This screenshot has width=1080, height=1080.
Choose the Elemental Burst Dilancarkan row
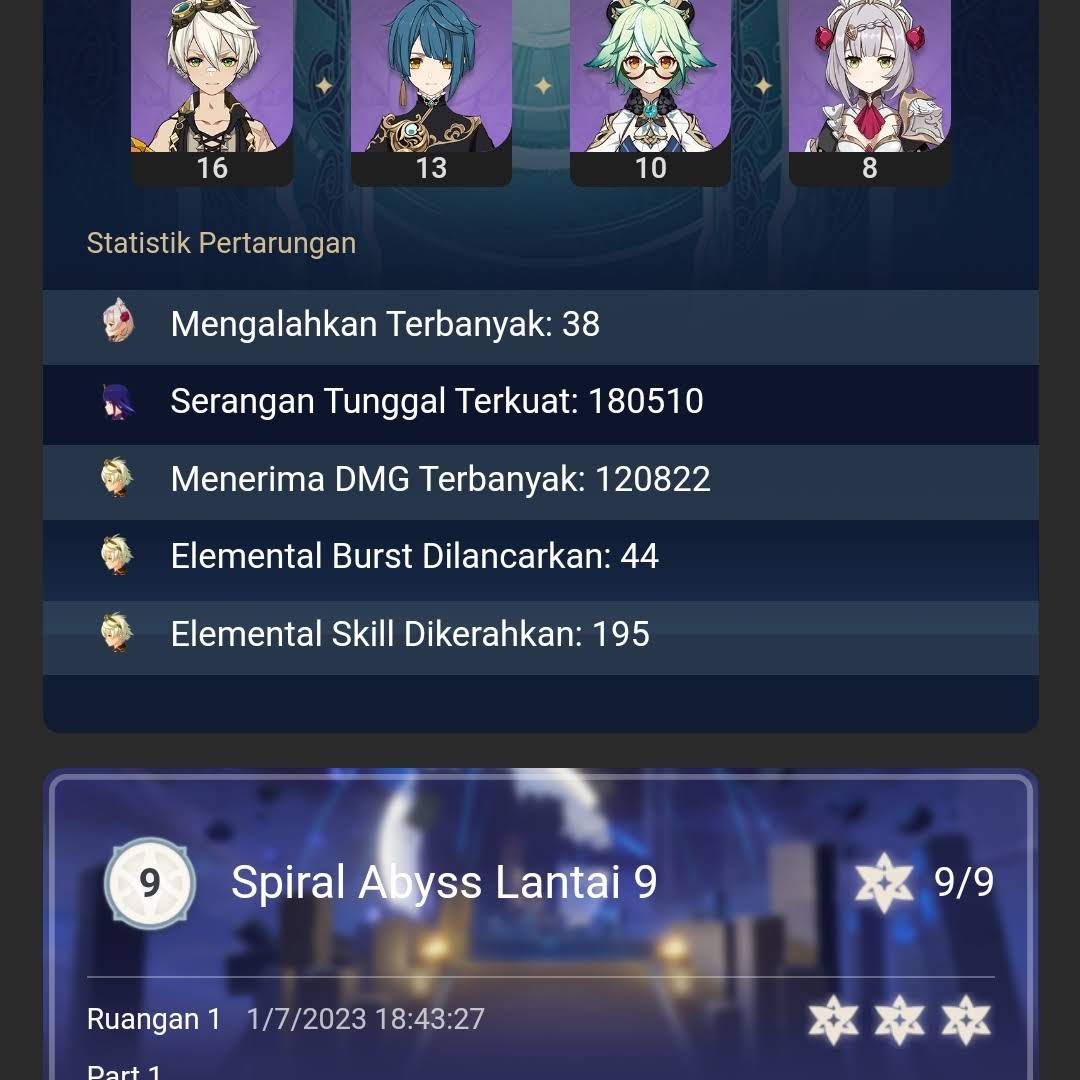pyautogui.click(x=540, y=556)
